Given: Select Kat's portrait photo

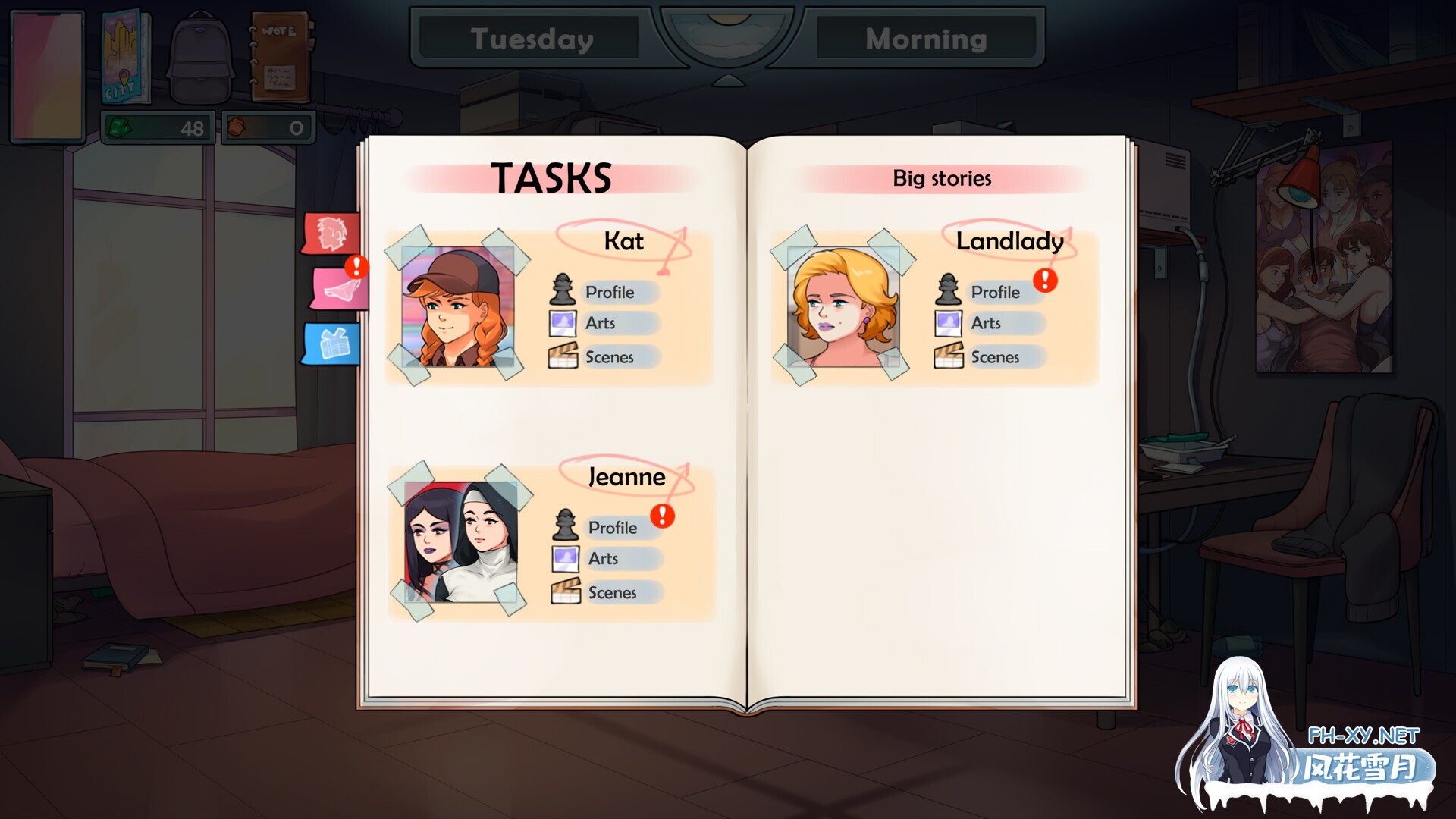Looking at the screenshot, I should coord(457,307).
